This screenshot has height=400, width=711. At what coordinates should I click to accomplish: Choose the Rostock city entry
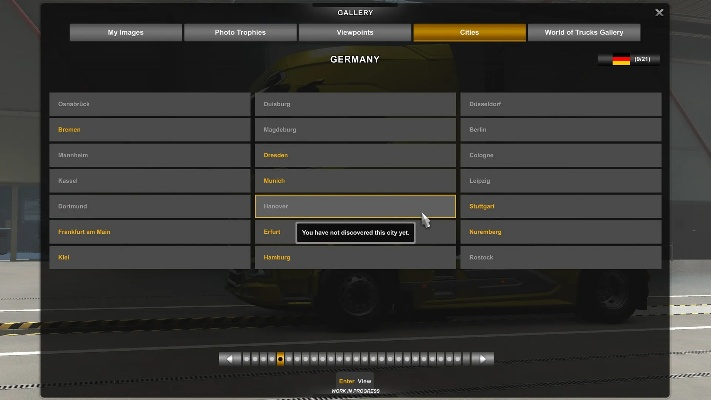560,257
